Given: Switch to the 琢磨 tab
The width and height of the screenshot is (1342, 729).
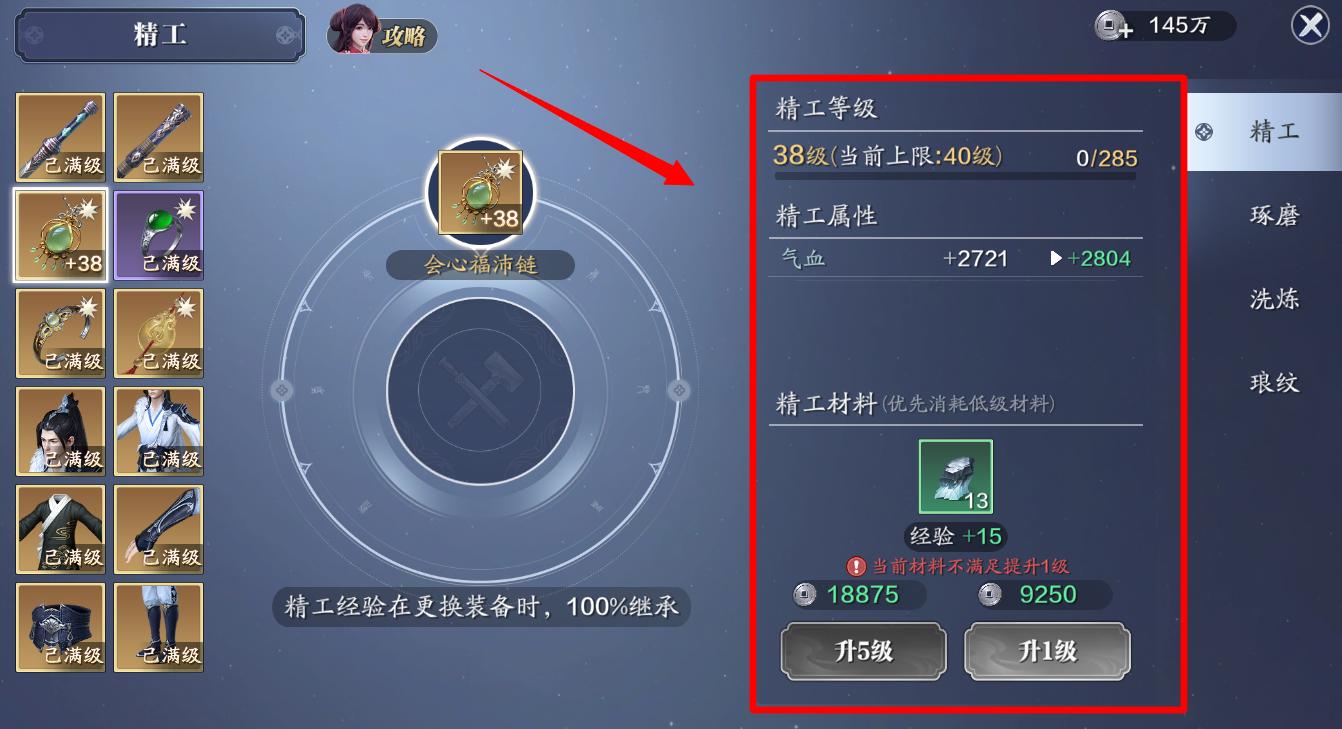Looking at the screenshot, I should (1274, 214).
